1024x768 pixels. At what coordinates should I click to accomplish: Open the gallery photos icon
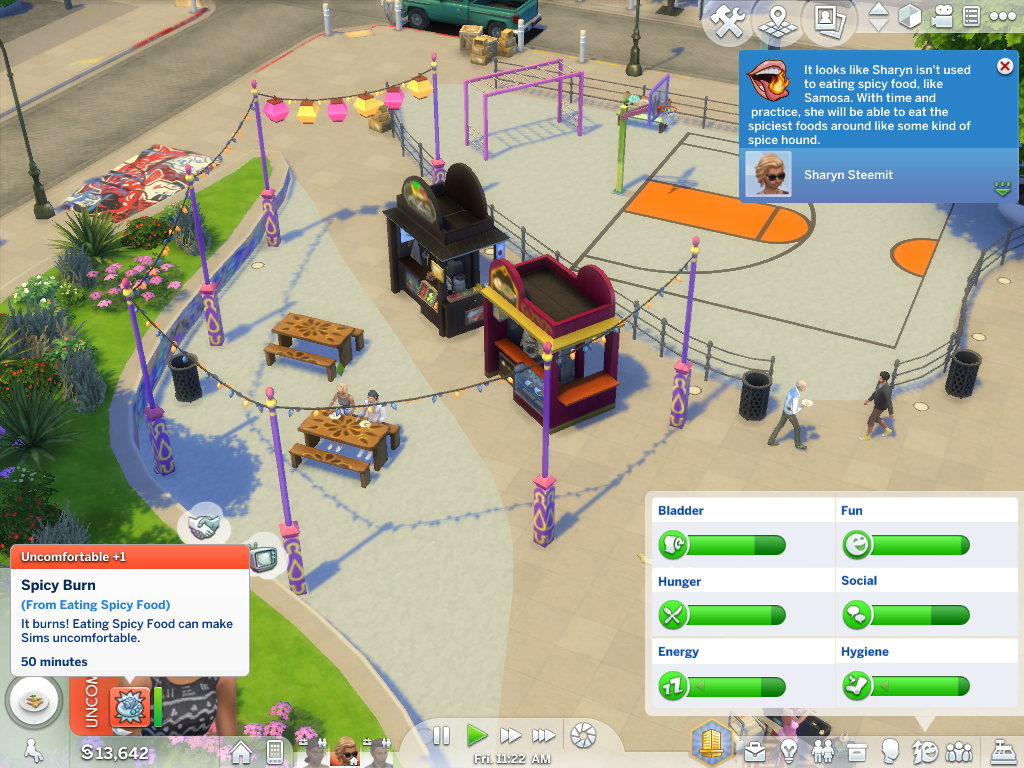828,19
